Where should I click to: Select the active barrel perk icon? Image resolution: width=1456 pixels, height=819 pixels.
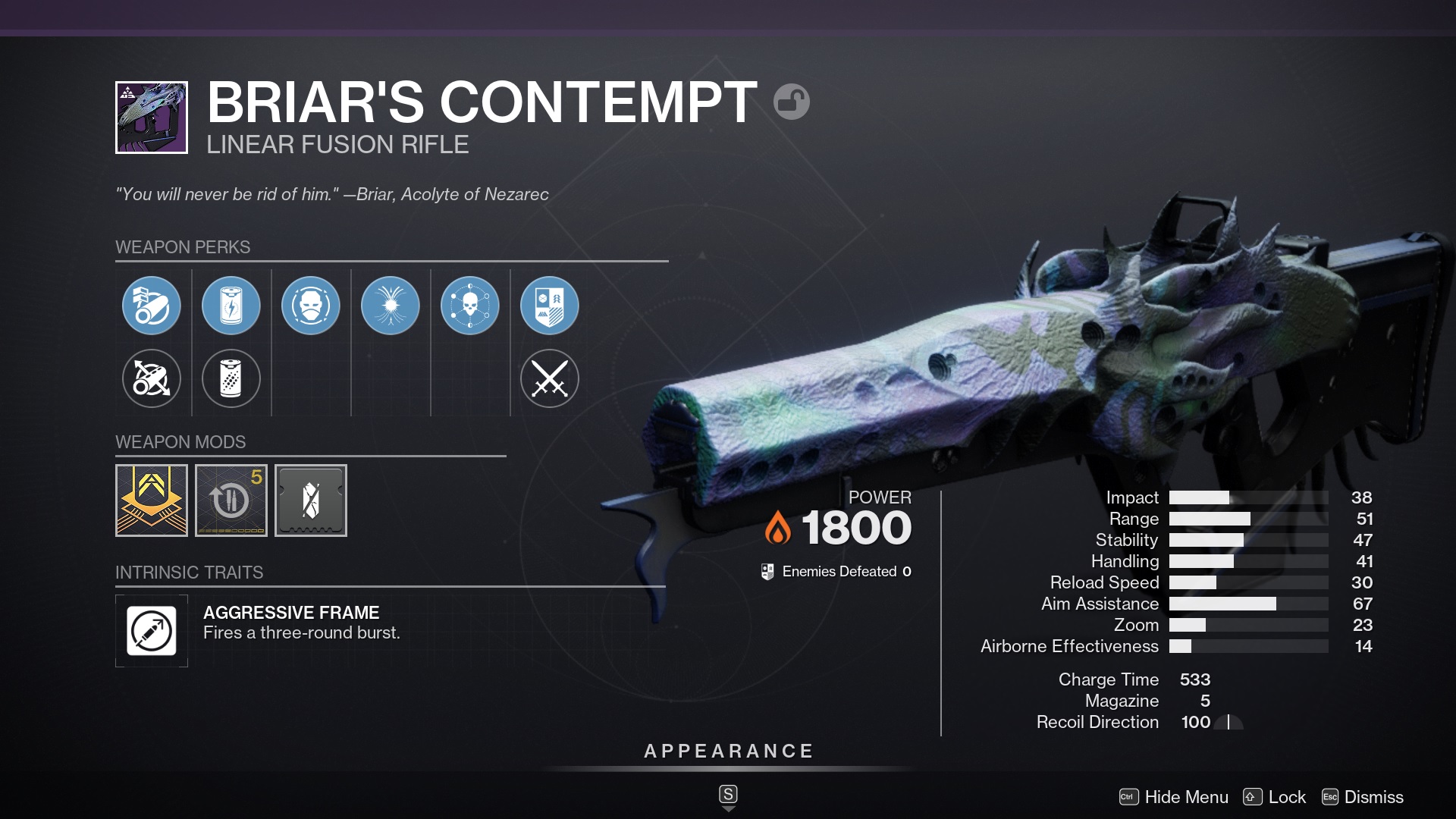coord(152,306)
